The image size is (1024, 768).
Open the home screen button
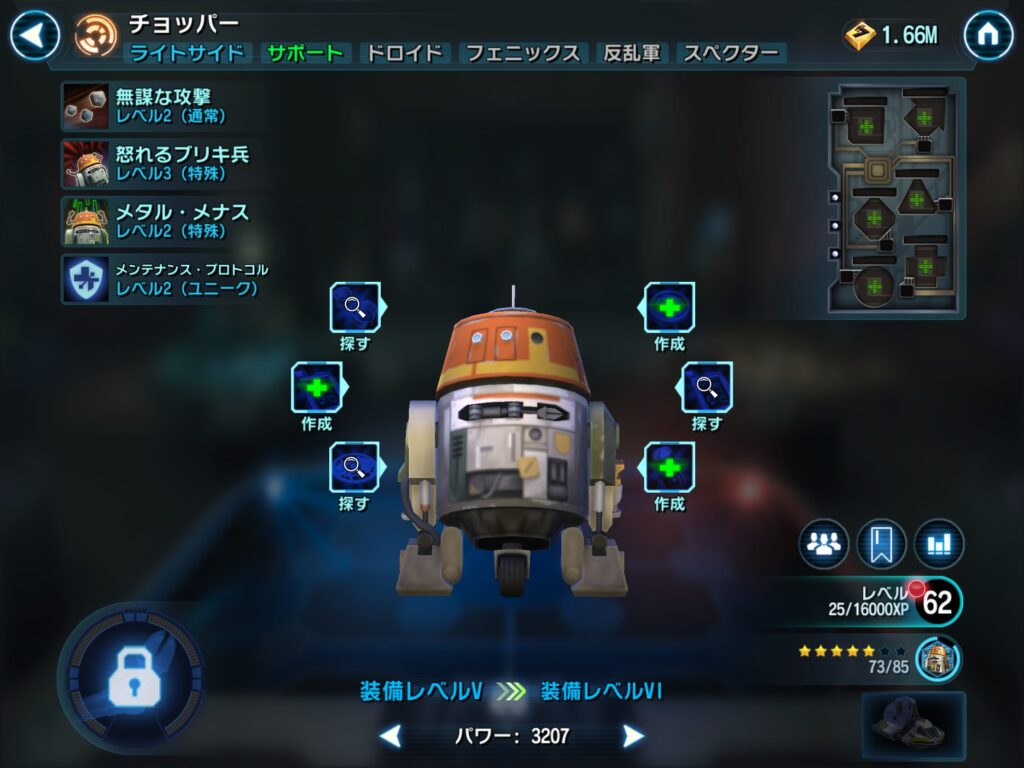tap(988, 36)
